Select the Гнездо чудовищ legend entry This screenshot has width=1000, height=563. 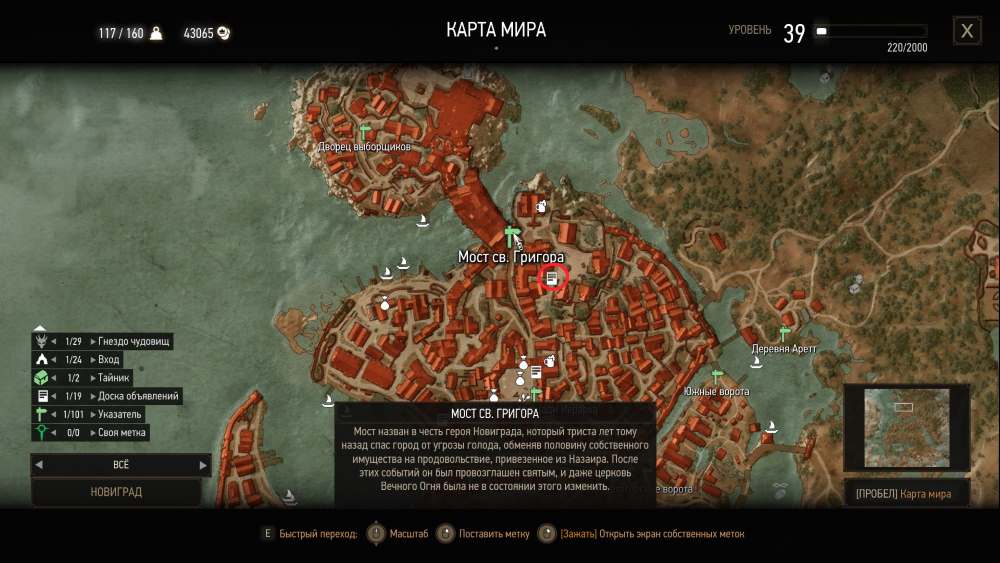(134, 342)
